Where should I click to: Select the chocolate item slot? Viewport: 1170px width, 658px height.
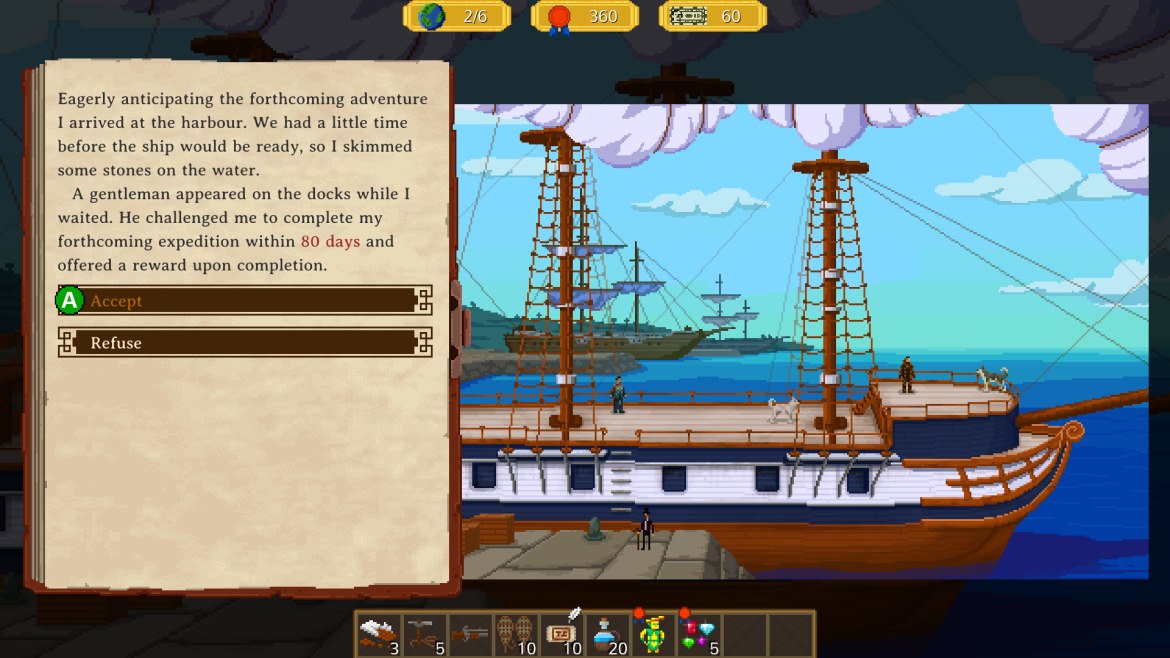click(x=378, y=634)
